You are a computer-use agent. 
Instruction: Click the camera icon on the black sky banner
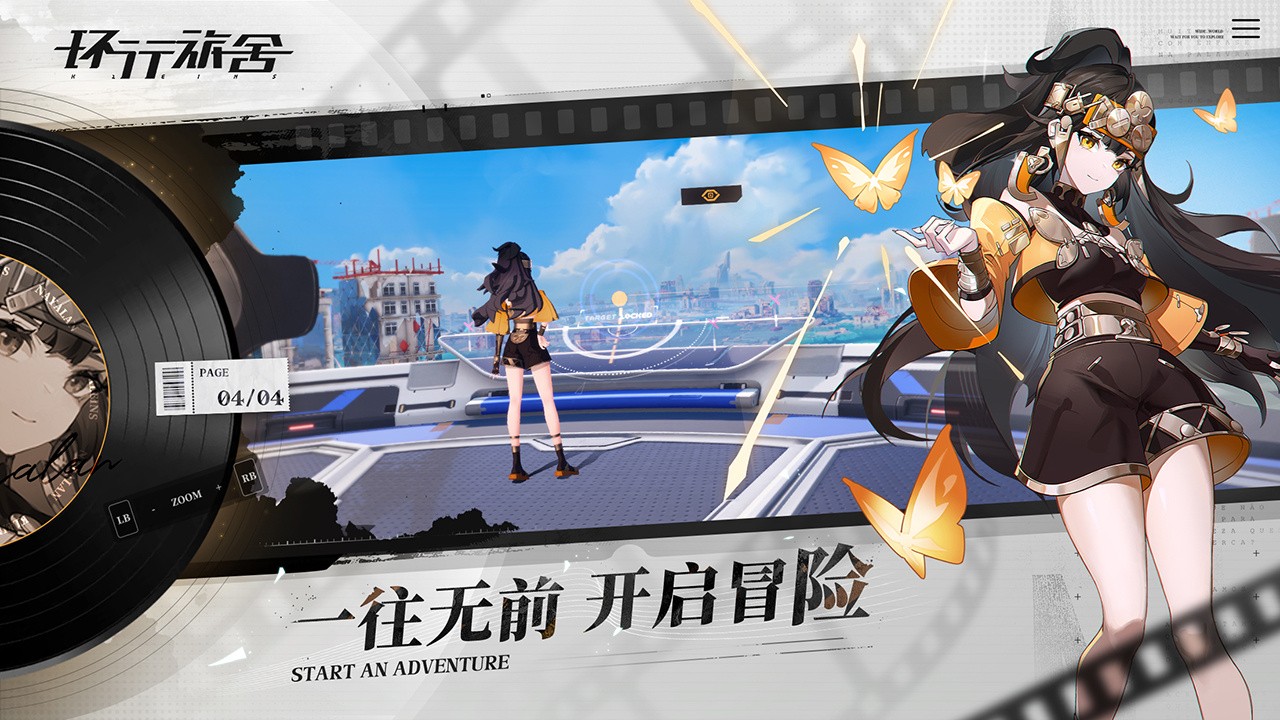(x=710, y=196)
